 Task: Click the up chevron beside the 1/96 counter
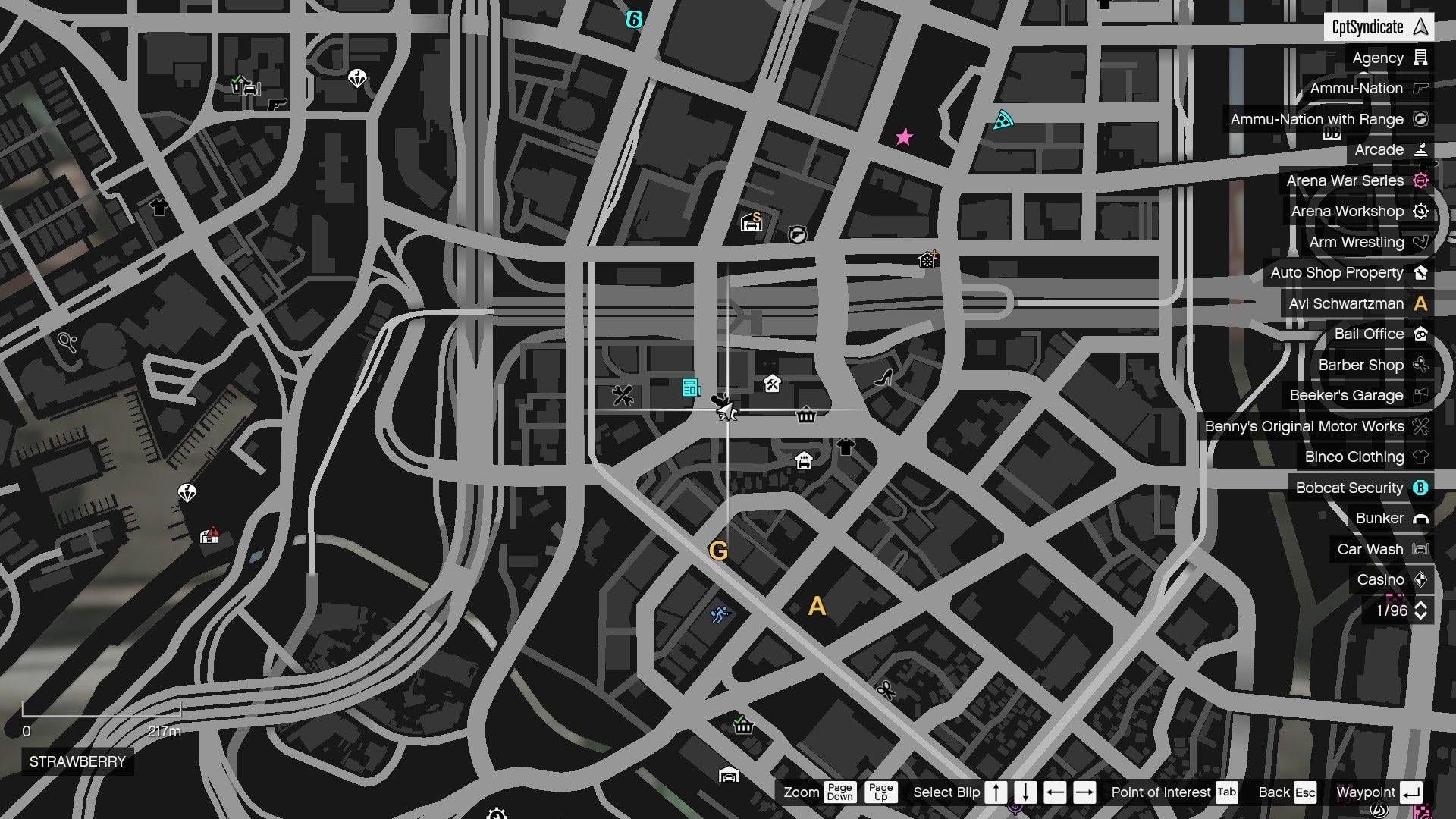coord(1421,605)
